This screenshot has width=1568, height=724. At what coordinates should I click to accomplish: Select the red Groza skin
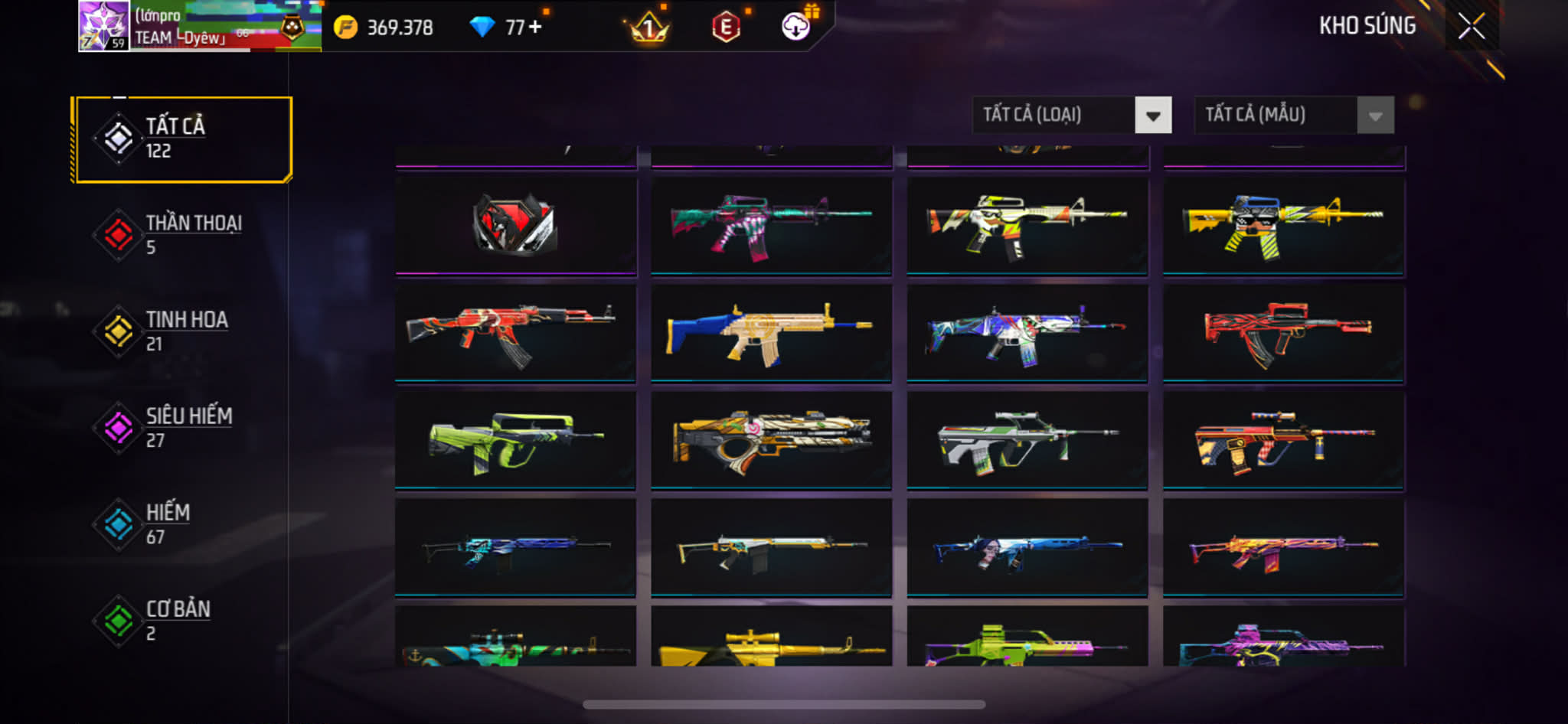(1283, 332)
